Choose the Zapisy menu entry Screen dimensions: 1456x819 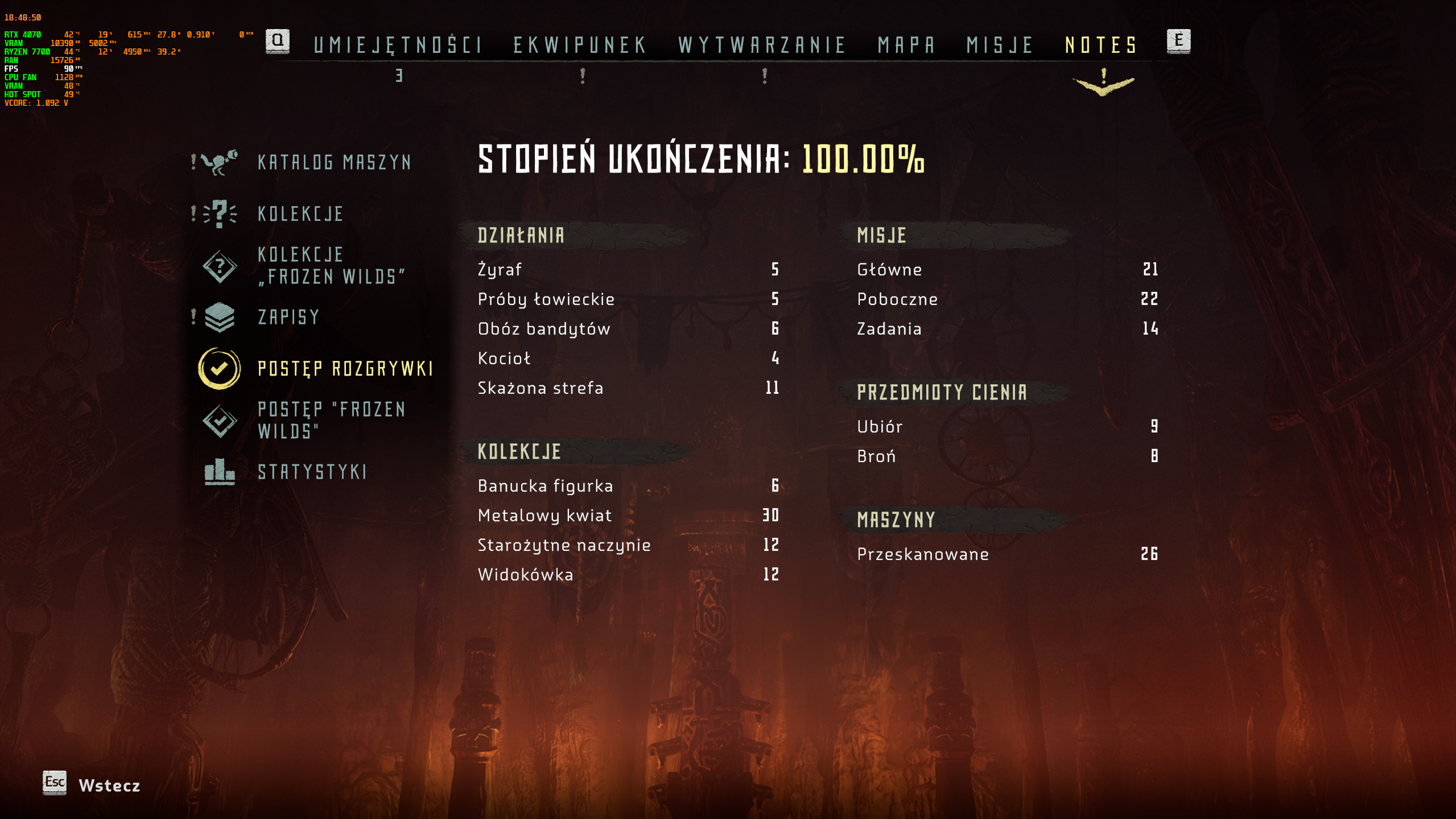click(x=289, y=317)
